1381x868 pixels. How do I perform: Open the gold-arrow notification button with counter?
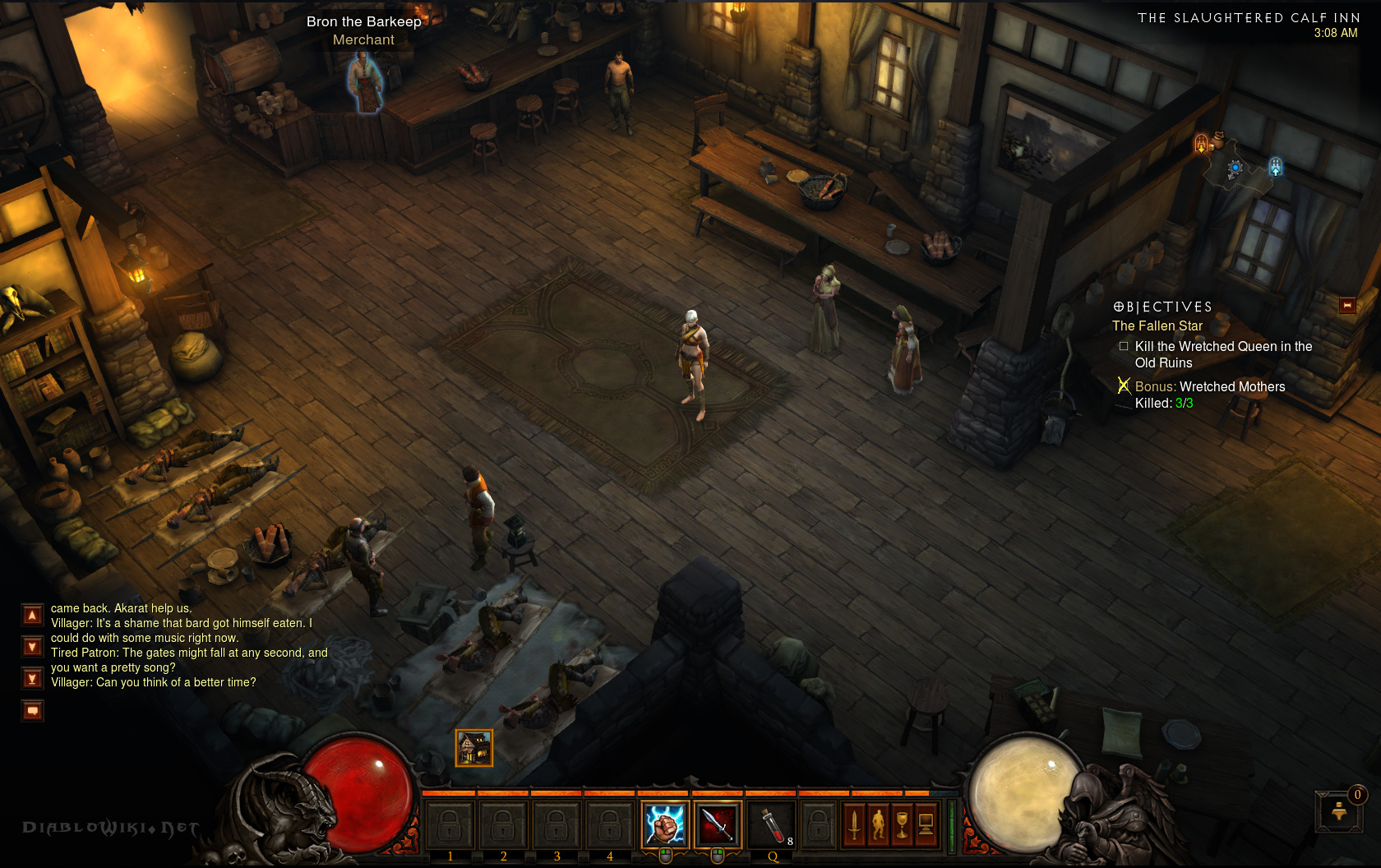[1339, 810]
